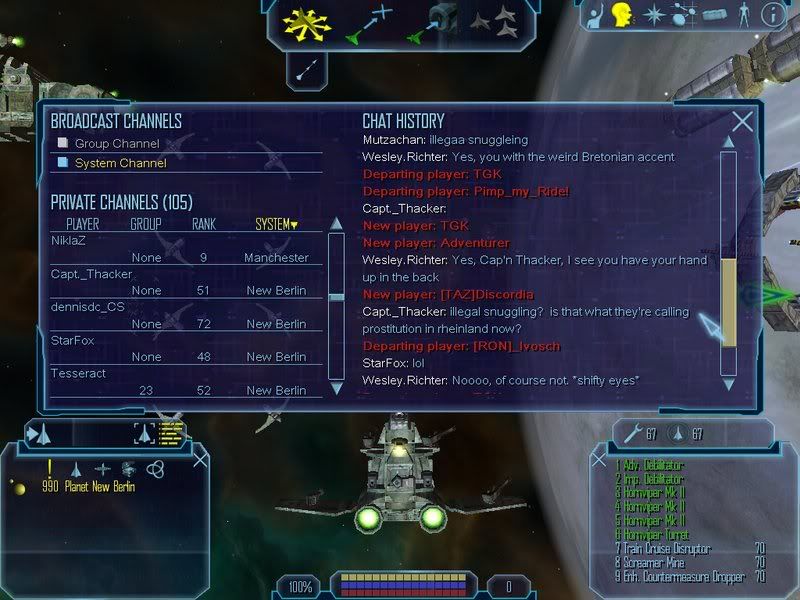
Task: Close the chat window with the X
Action: (742, 122)
